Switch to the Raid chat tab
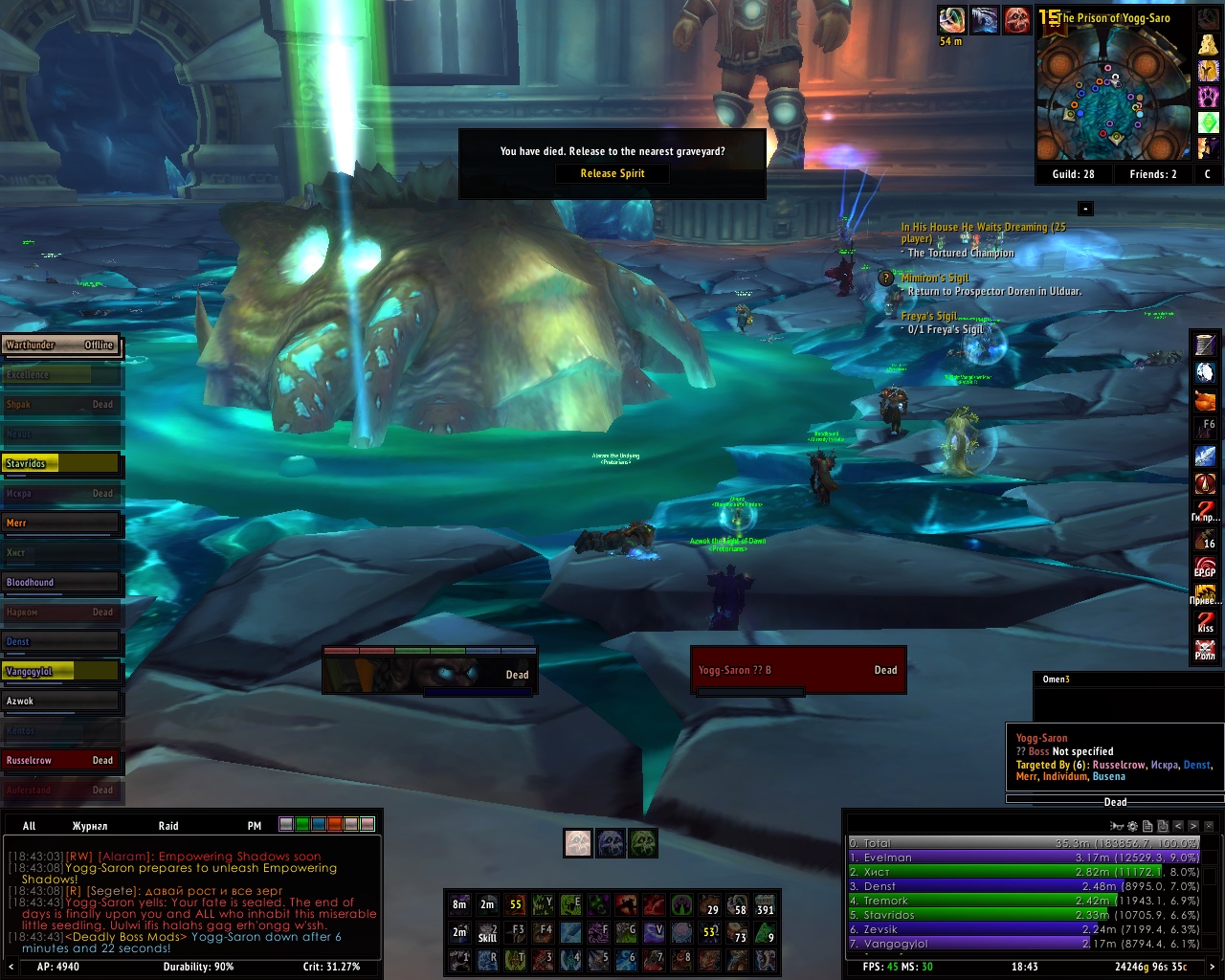Viewport: 1225px width, 980px height. click(x=168, y=826)
